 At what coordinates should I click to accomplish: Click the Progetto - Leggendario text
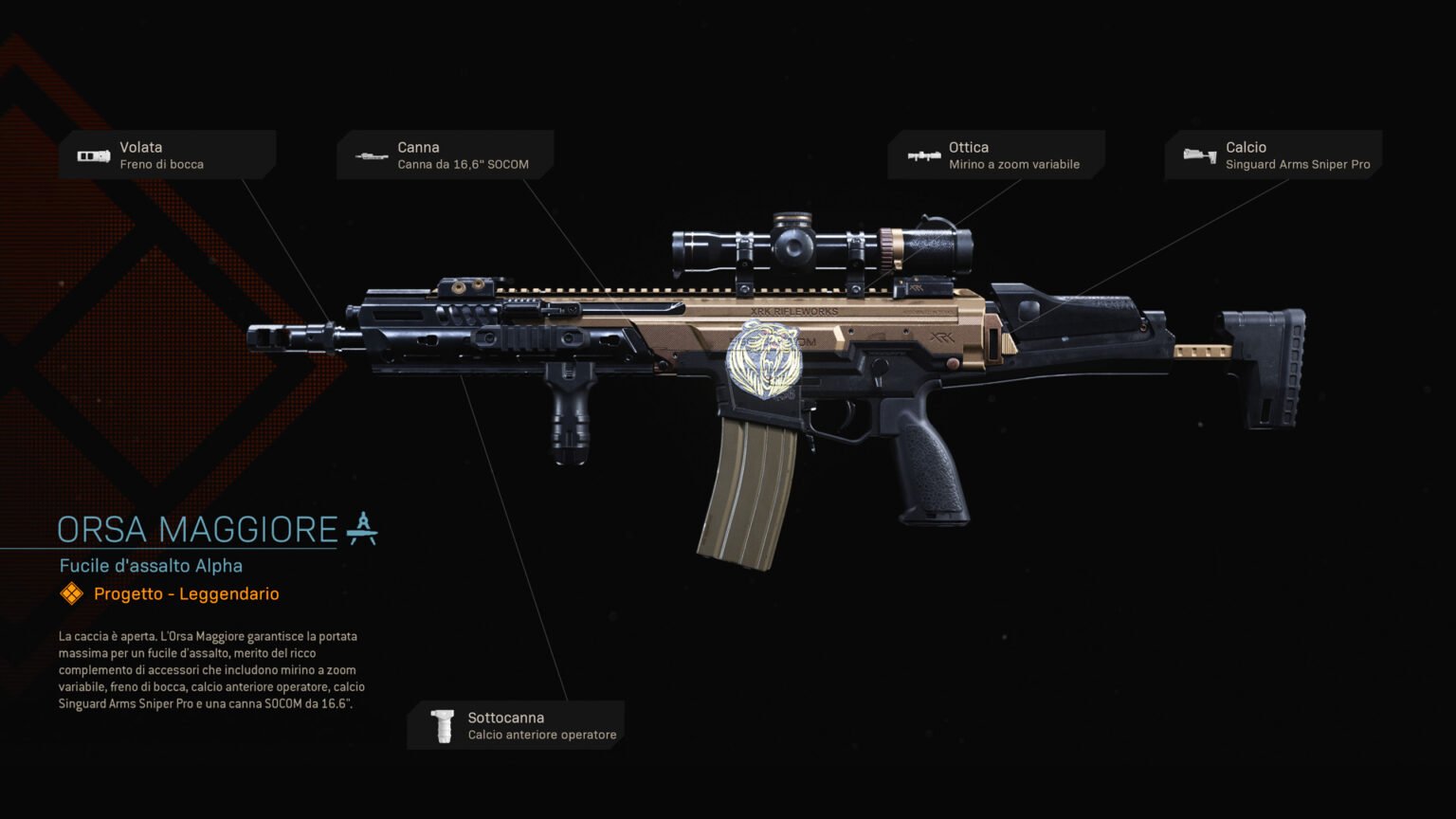(x=186, y=594)
